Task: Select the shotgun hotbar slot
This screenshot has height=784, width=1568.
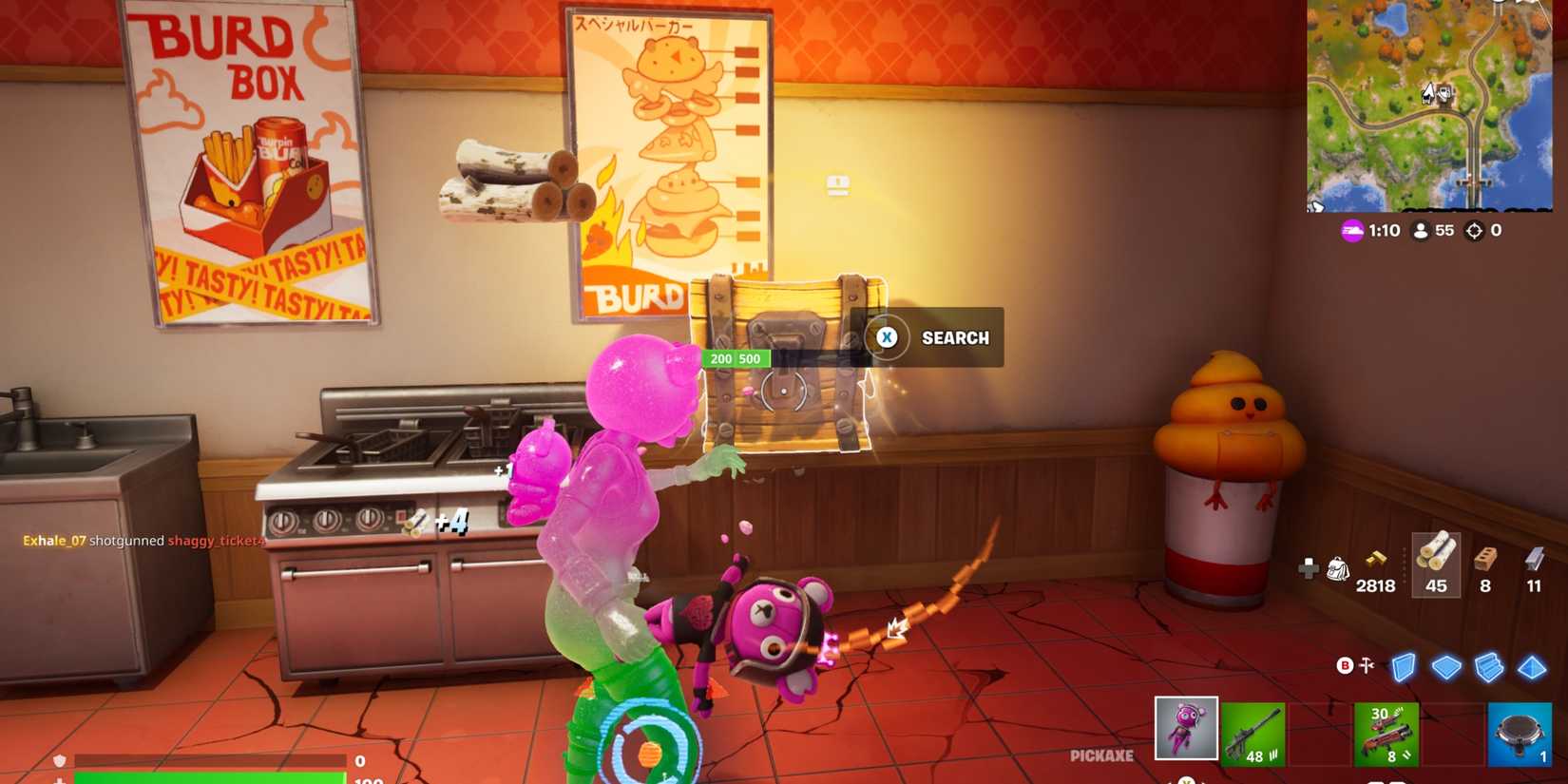Action: [x=1385, y=732]
